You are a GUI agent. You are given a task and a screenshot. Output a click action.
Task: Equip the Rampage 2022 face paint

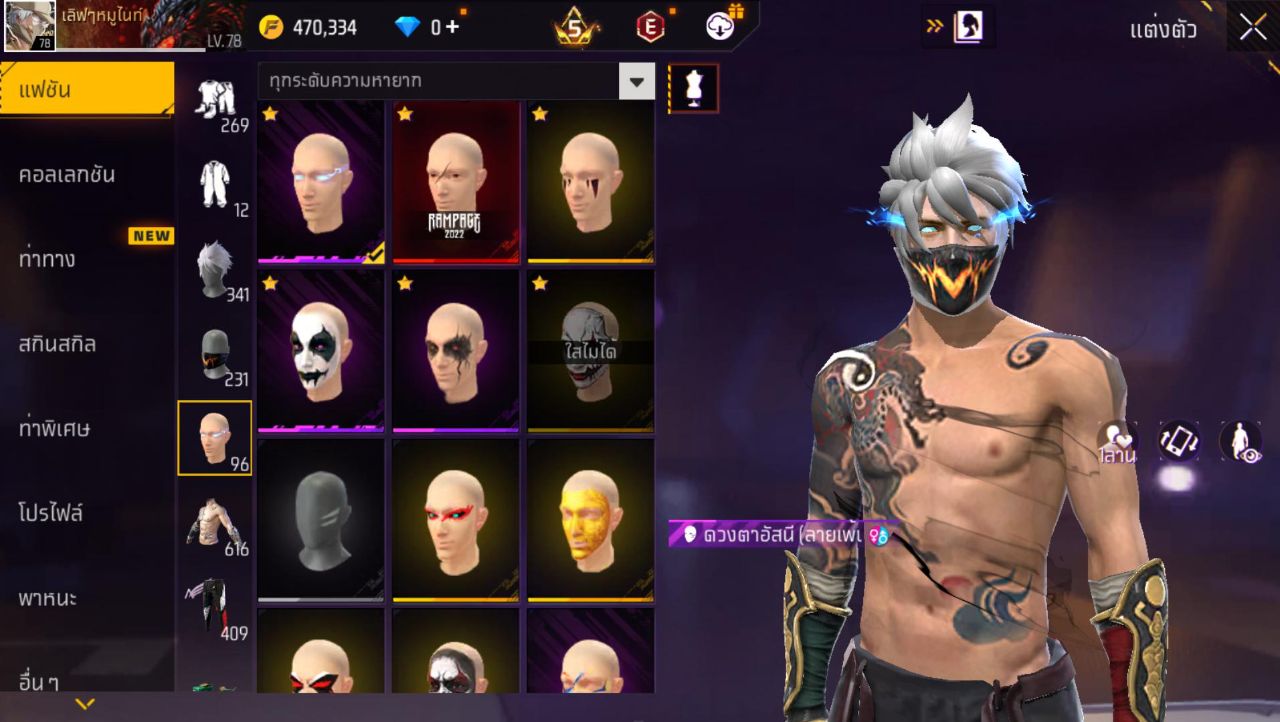pos(455,181)
